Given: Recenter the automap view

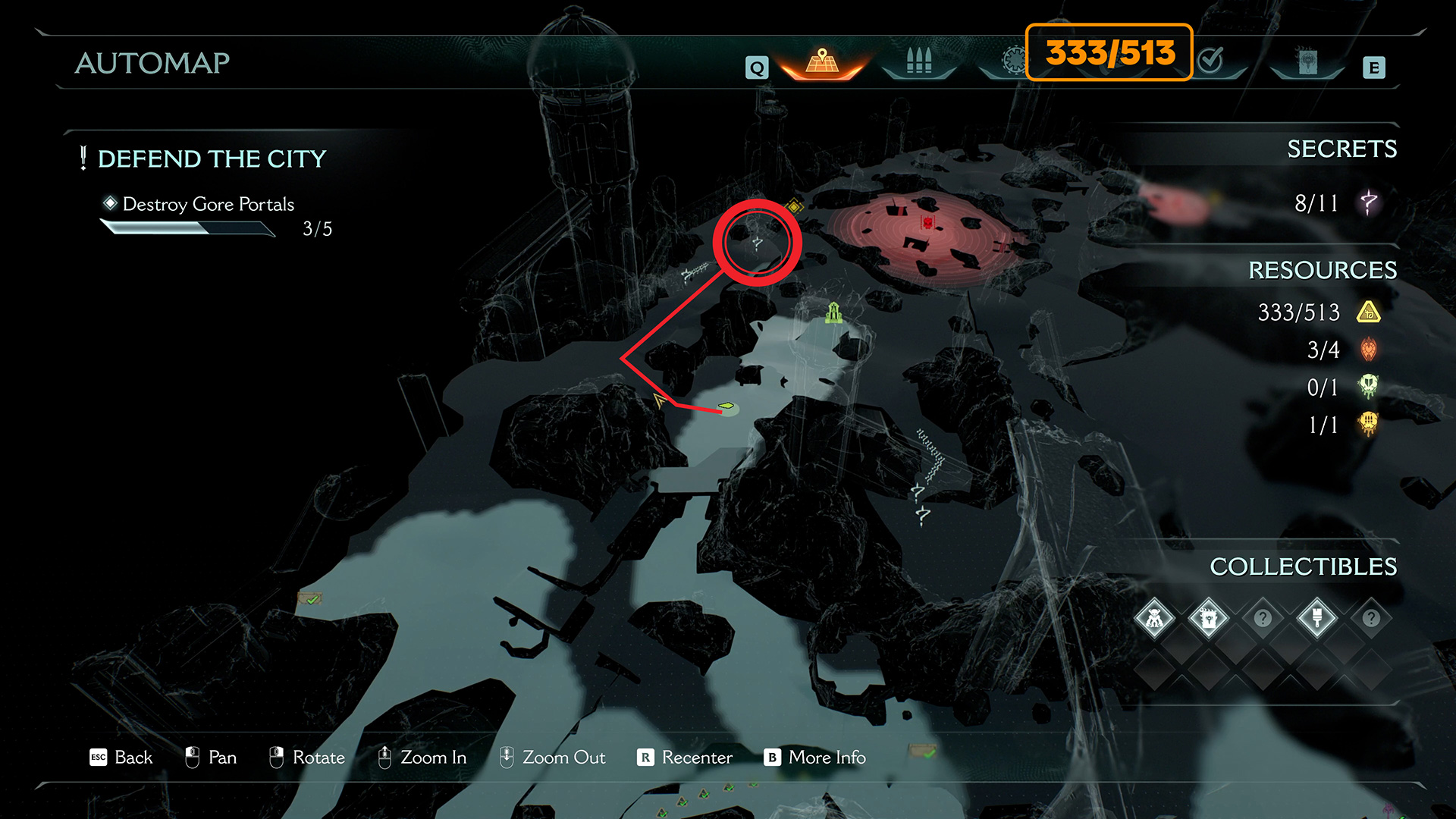Looking at the screenshot, I should (685, 758).
